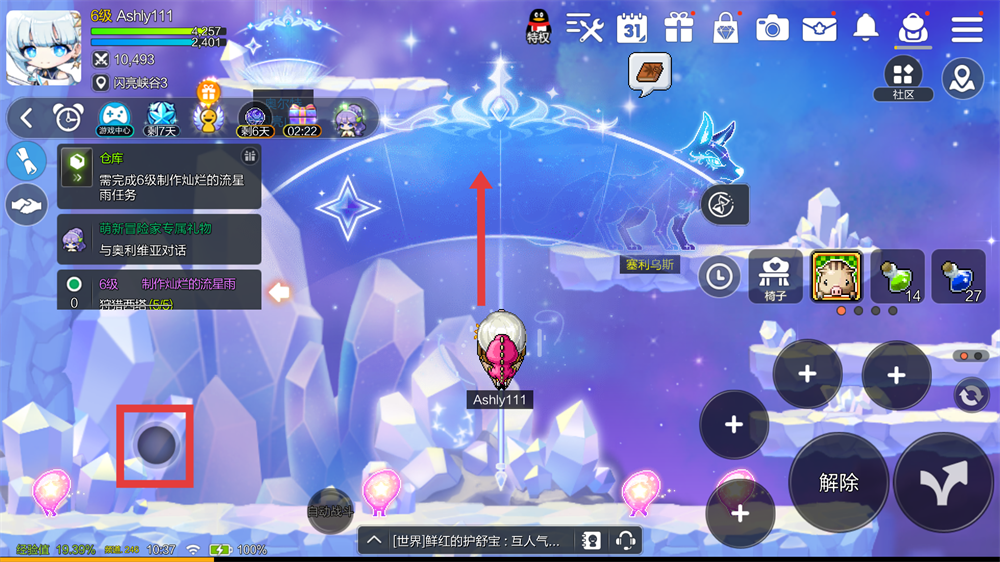Click the 解除 button

[x=838, y=482]
